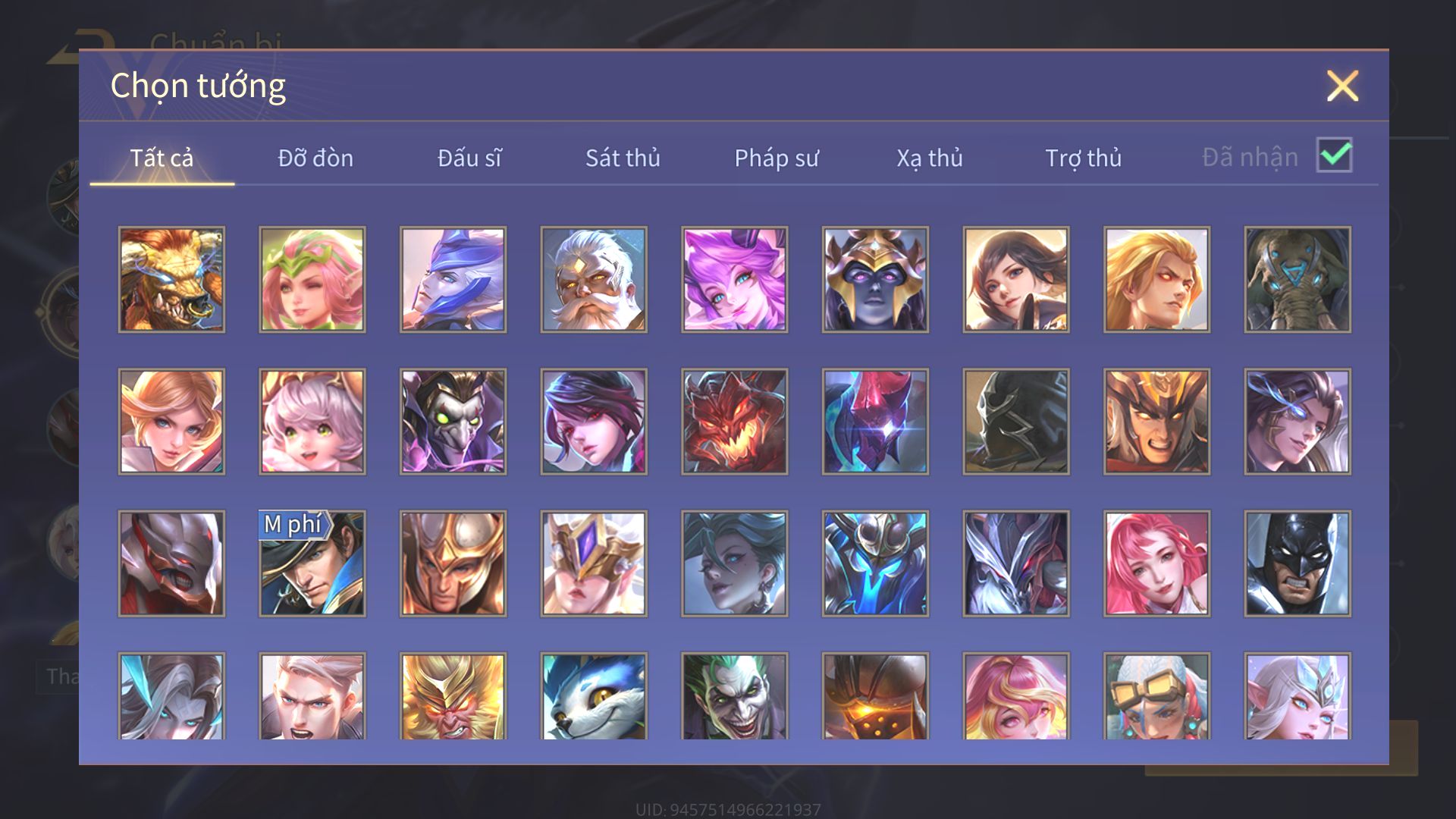Choose the golden-maned bull beast hero

pos(171,280)
